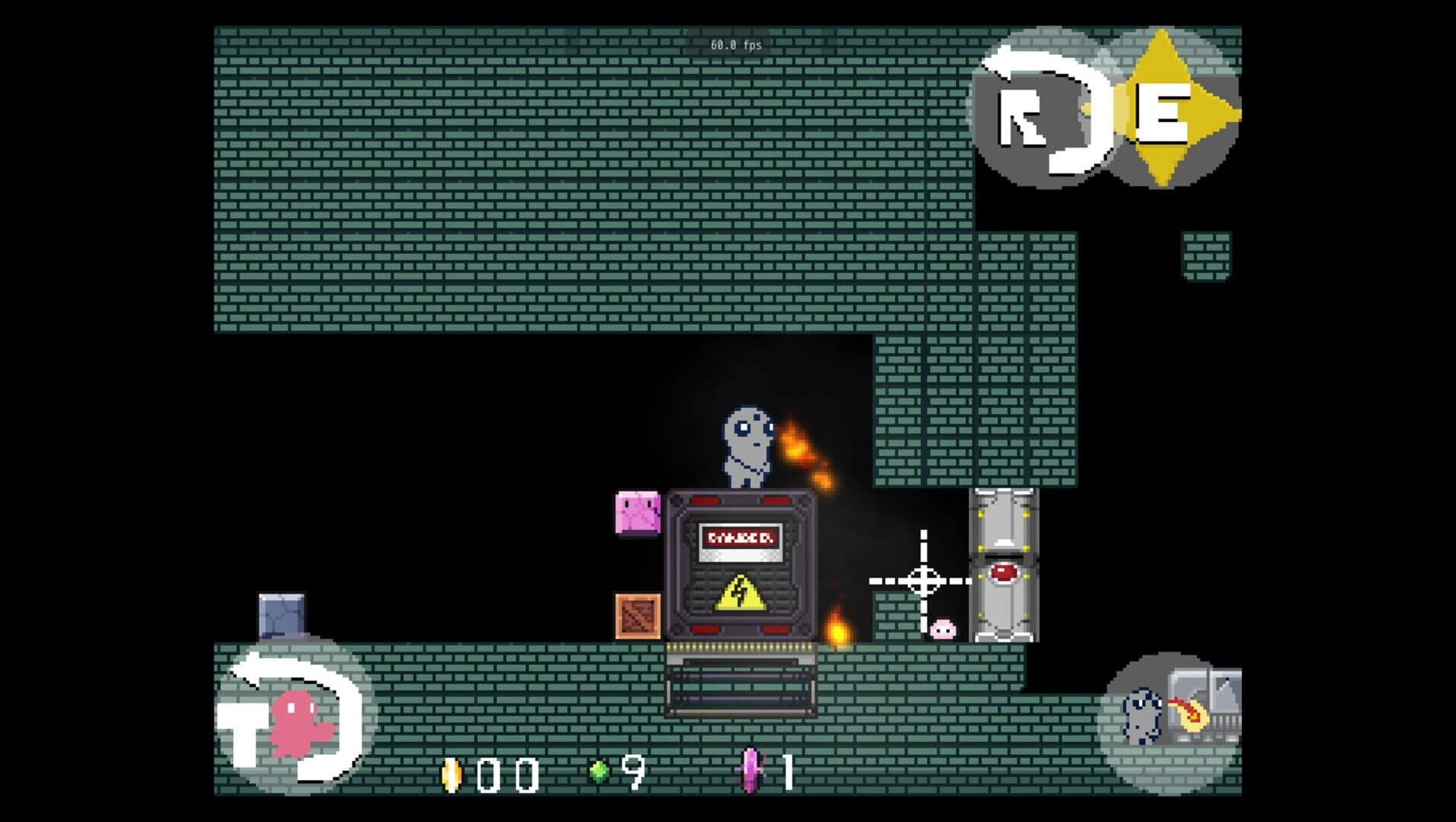Open the dashed crosshair target reticle
The width and height of the screenshot is (1456, 822).
(923, 578)
